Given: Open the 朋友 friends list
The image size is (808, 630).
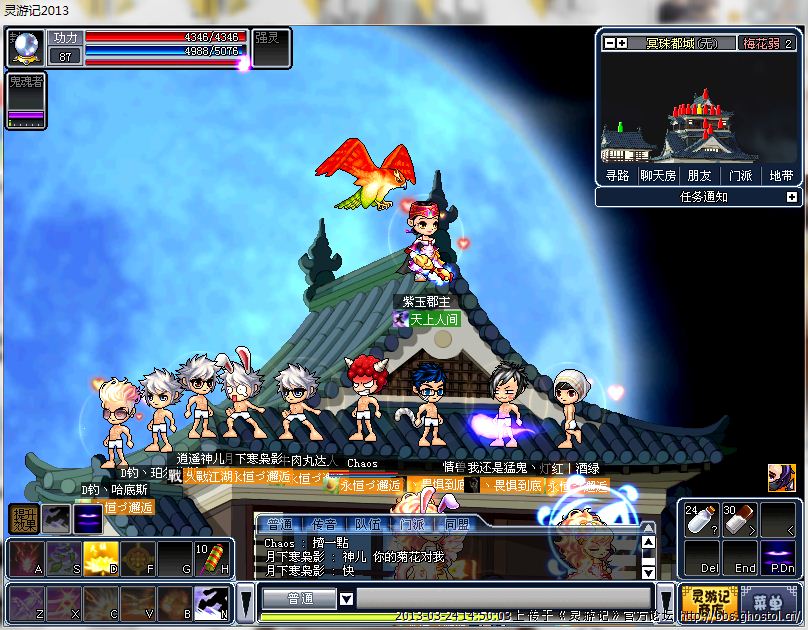Looking at the screenshot, I should 699,175.
